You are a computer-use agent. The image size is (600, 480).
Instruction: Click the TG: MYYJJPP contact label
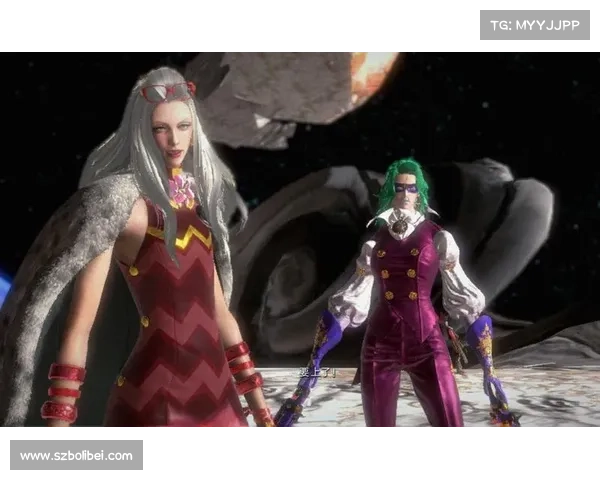pos(535,24)
